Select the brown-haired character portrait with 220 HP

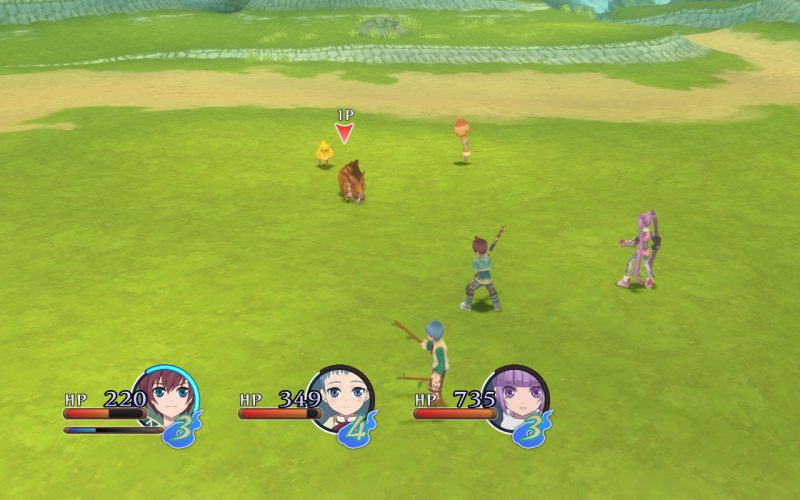tap(166, 397)
